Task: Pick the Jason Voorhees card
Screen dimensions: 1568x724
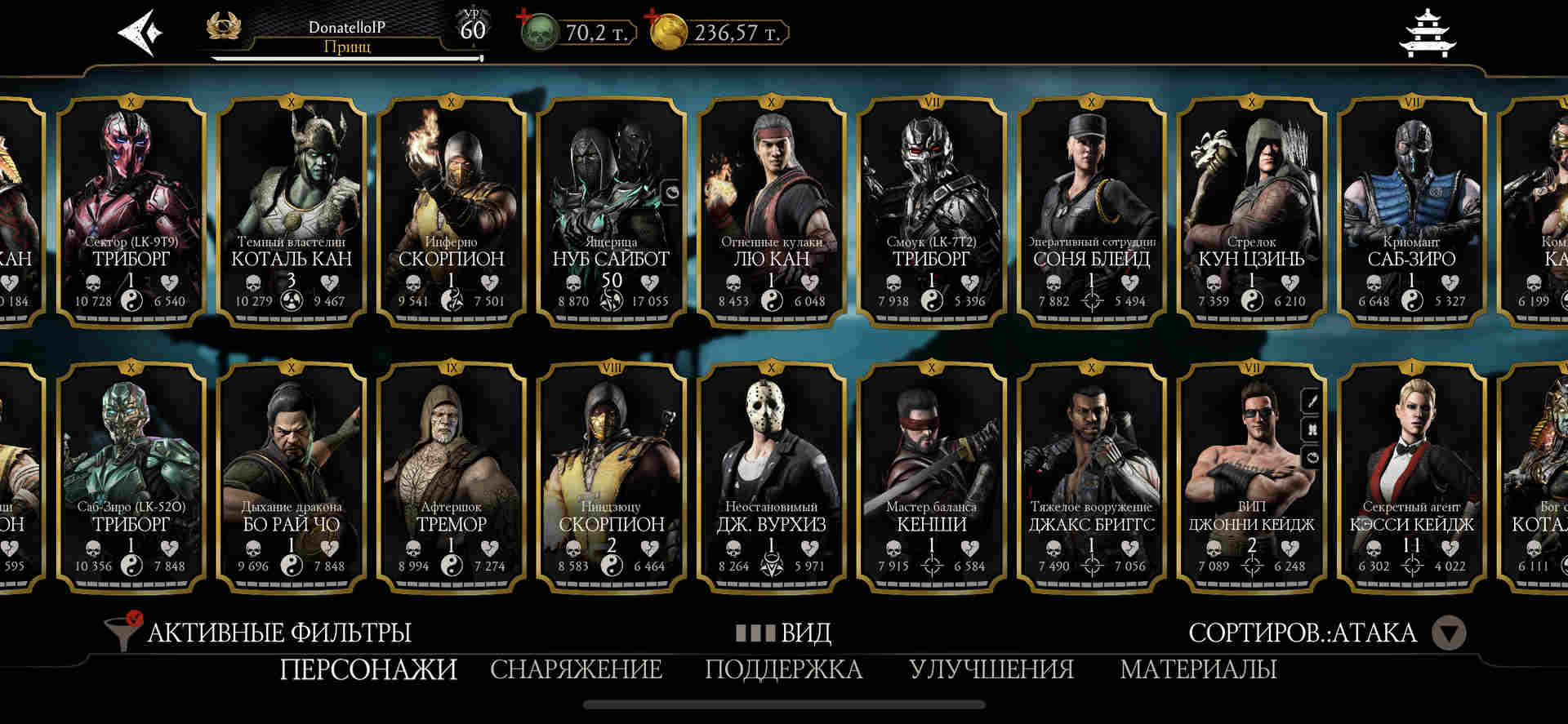Action: [x=771, y=476]
